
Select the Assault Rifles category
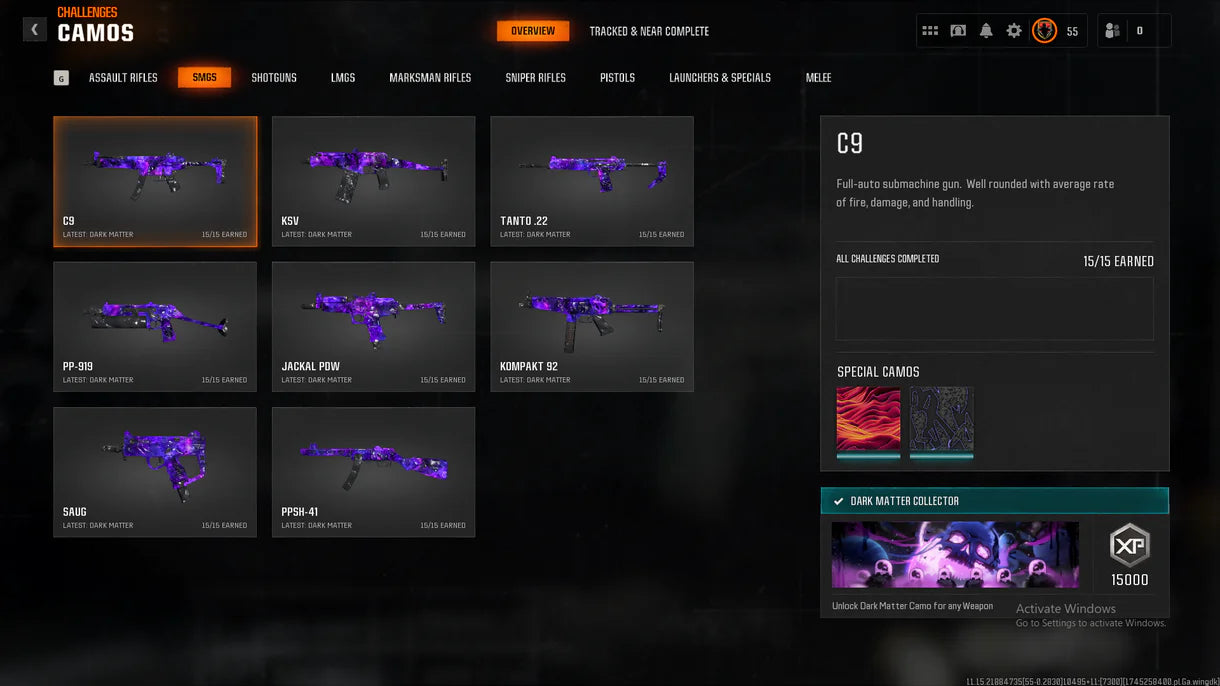tap(123, 78)
